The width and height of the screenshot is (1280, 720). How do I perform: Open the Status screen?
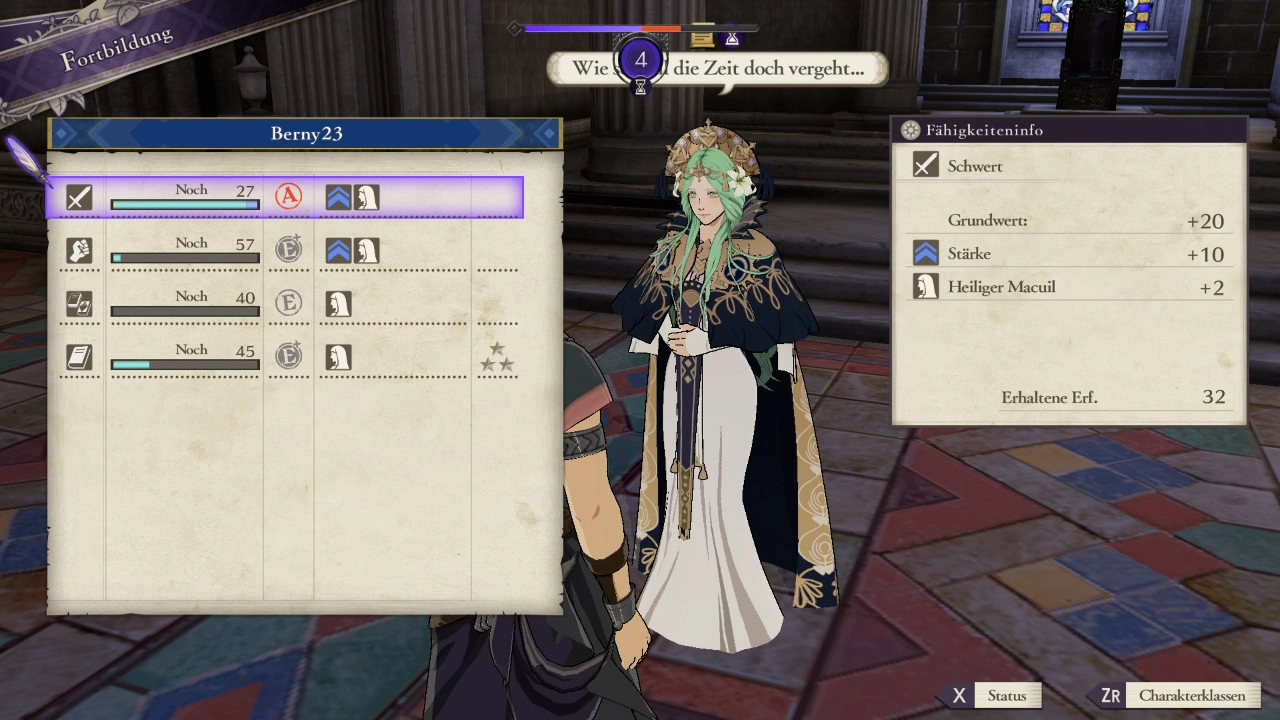[x=992, y=696]
